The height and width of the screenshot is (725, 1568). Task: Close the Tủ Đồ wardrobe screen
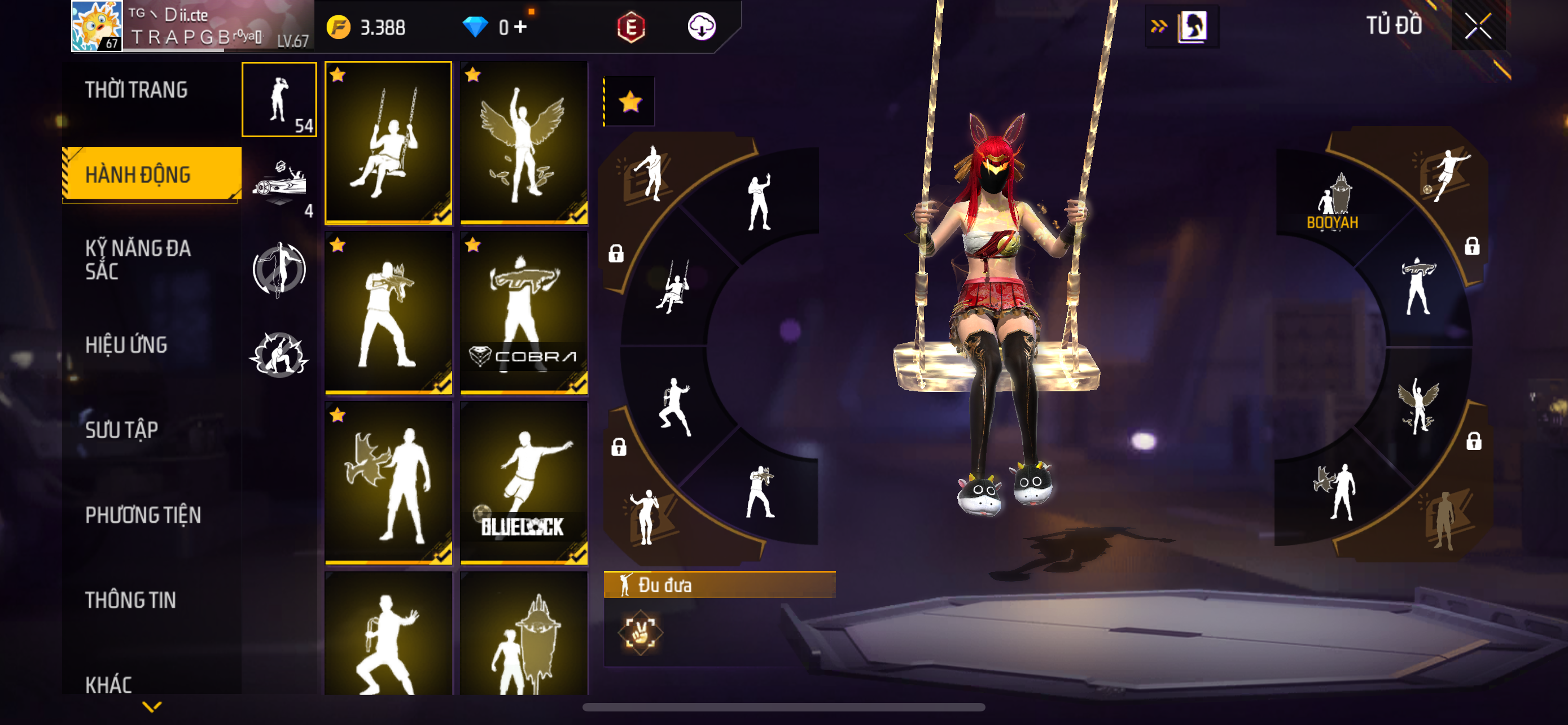tap(1477, 26)
